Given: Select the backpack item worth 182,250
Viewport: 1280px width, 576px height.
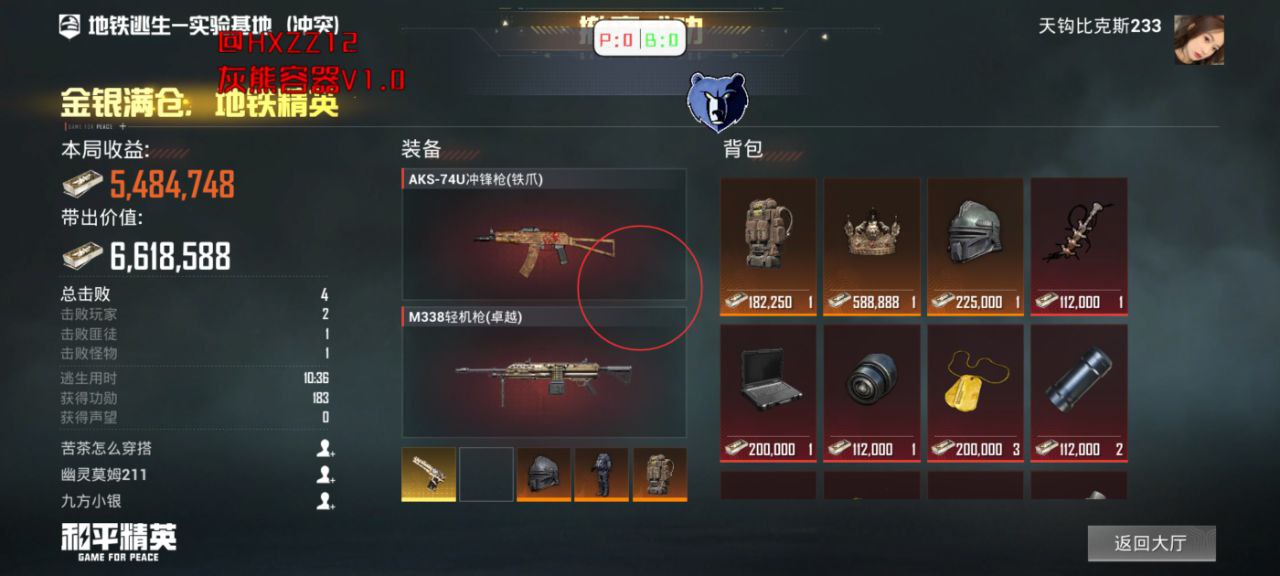Looking at the screenshot, I should (x=768, y=246).
